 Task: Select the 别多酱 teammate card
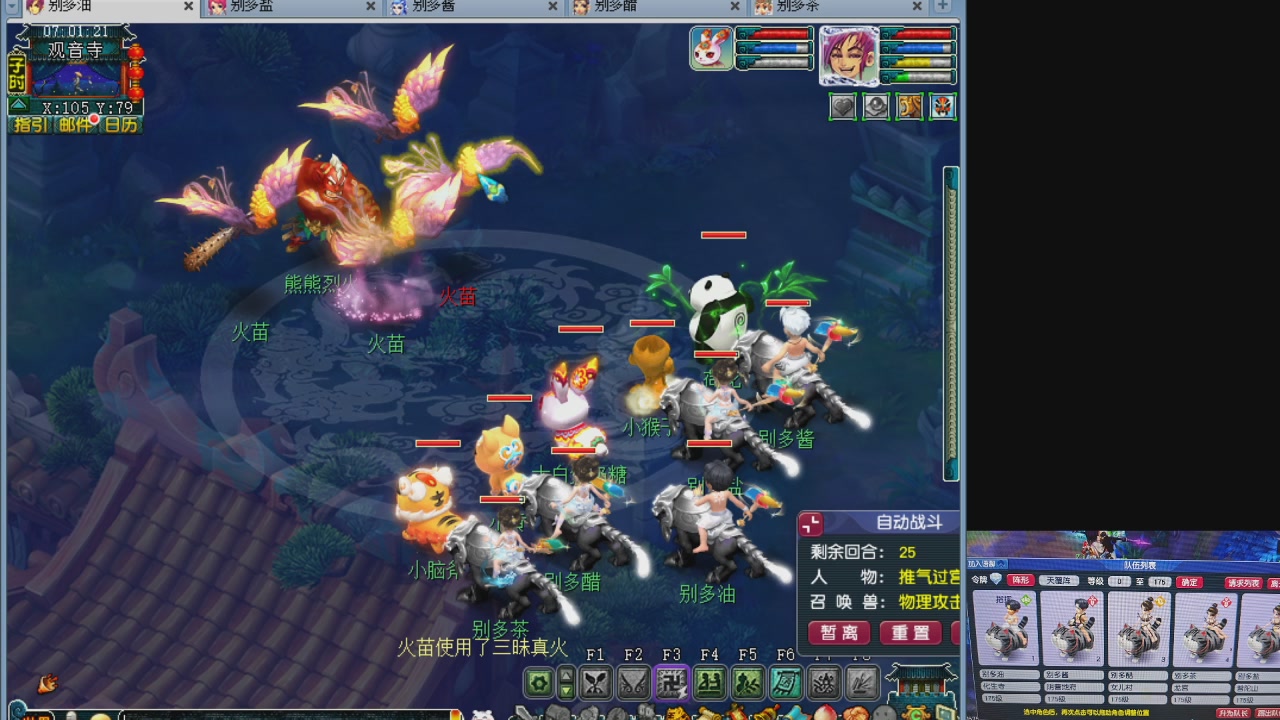(1072, 628)
